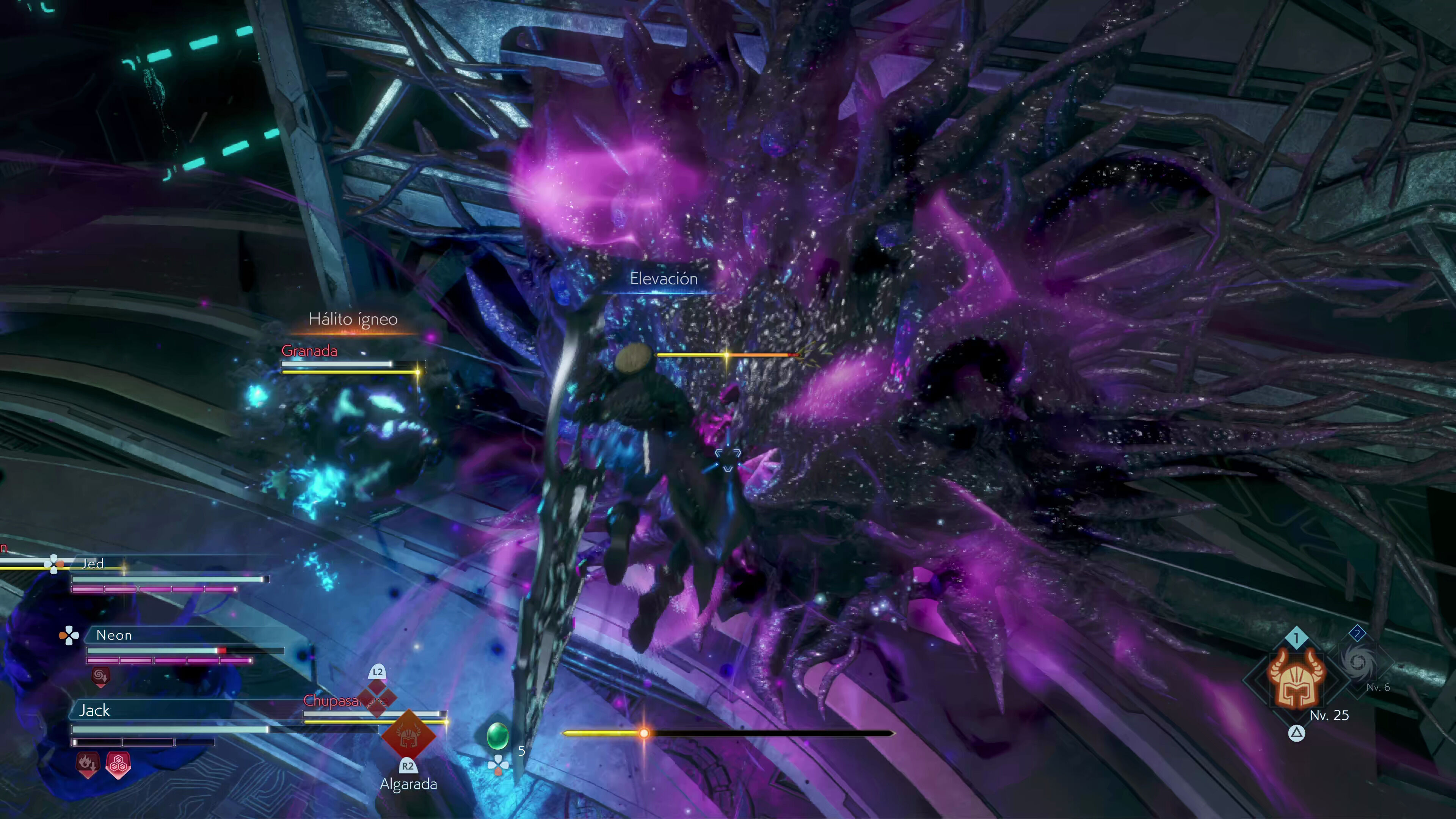The width and height of the screenshot is (1456, 819).
Task: Select party member Neon's name plate
Action: click(x=114, y=635)
